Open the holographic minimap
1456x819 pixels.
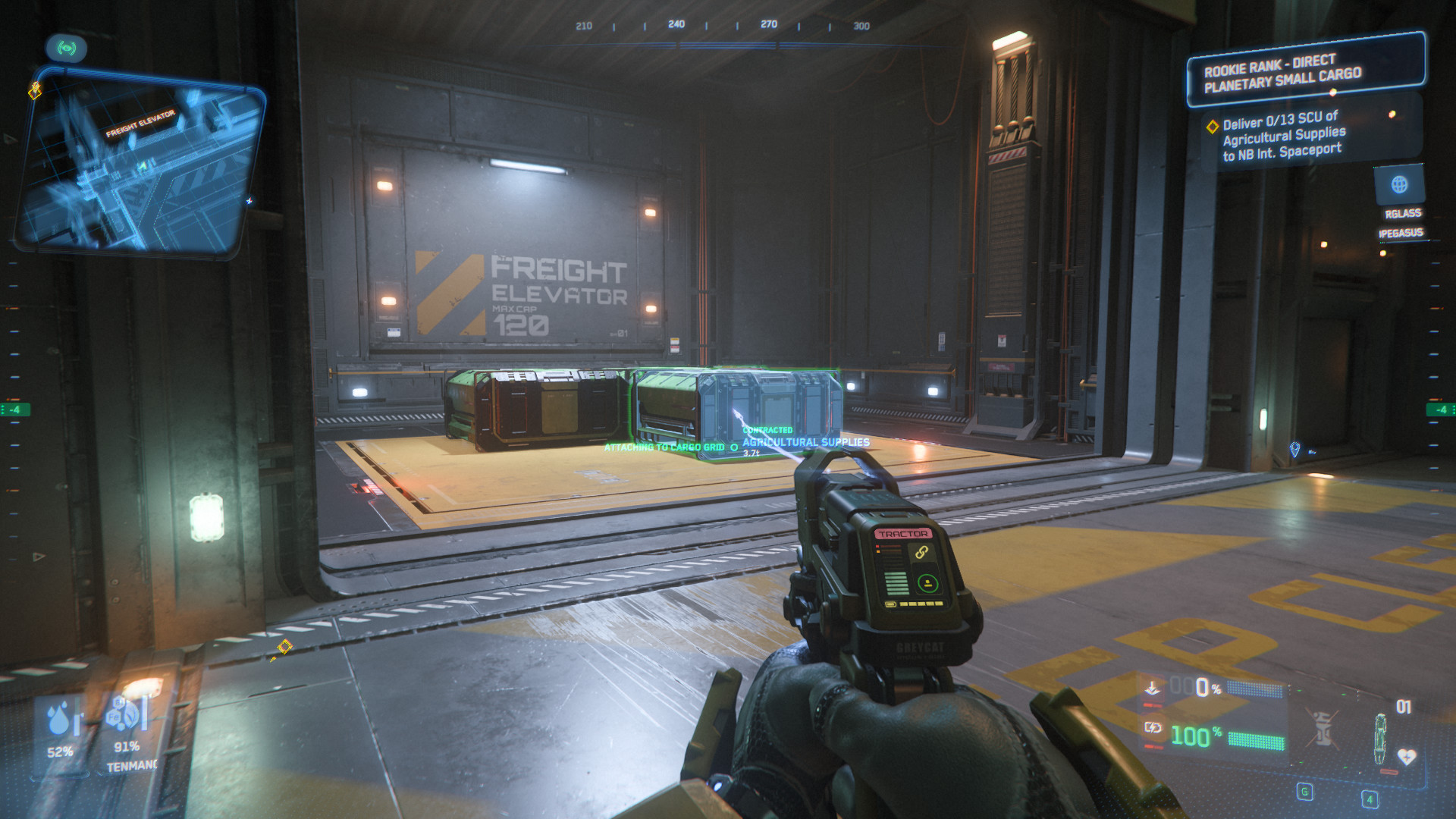pyautogui.click(x=140, y=171)
